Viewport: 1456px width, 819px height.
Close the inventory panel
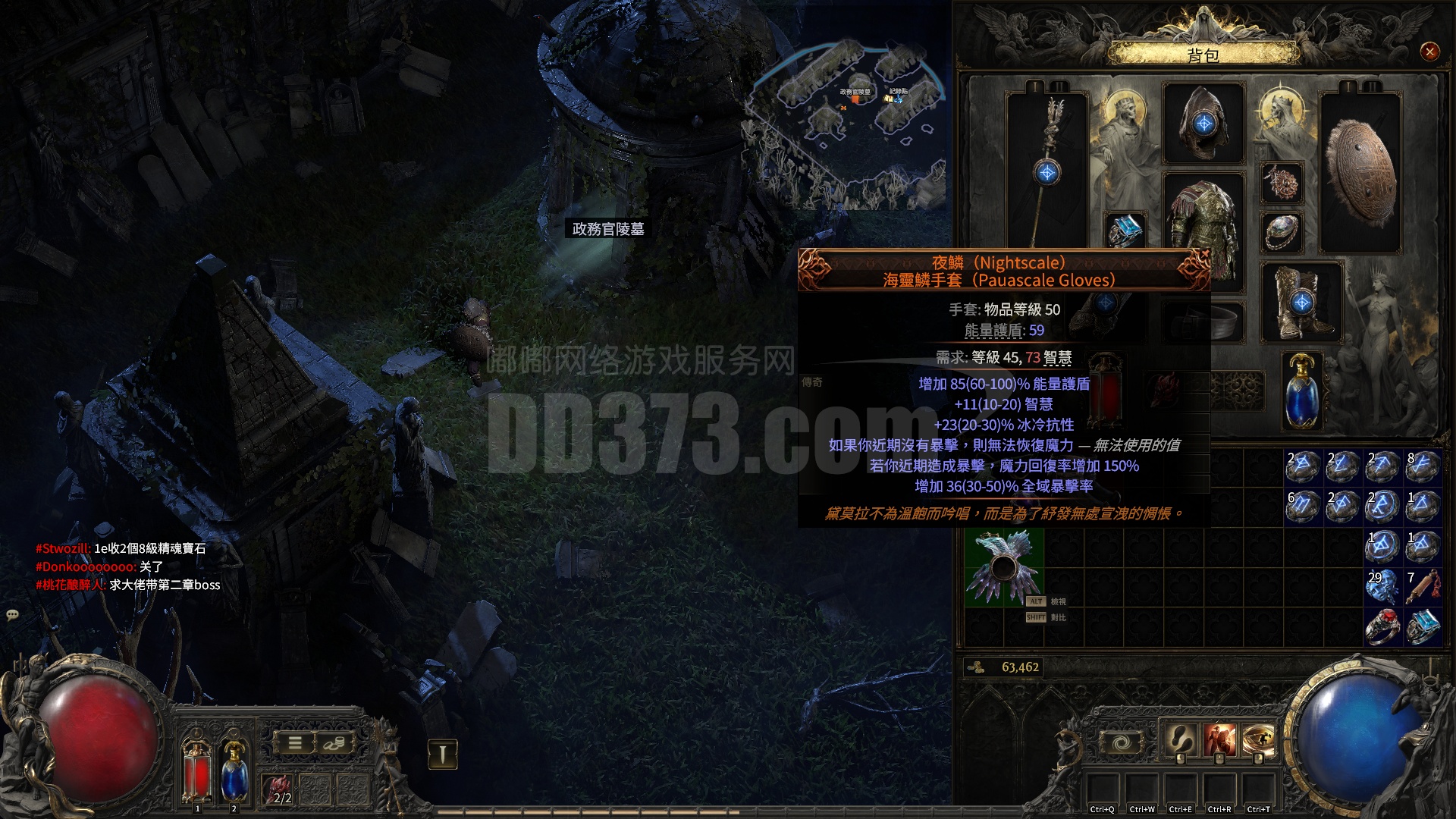(1429, 52)
